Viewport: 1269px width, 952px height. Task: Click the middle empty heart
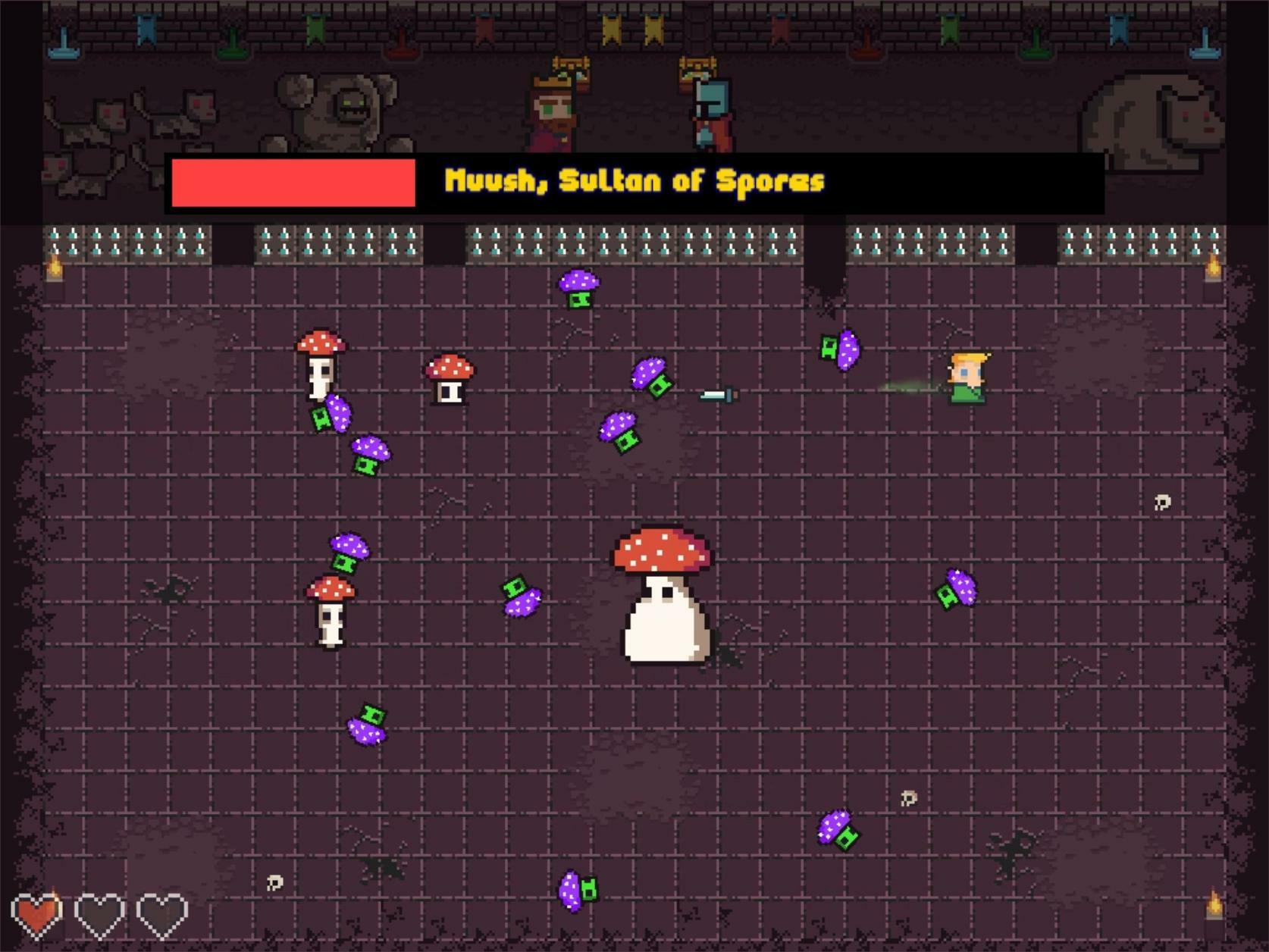(99, 914)
